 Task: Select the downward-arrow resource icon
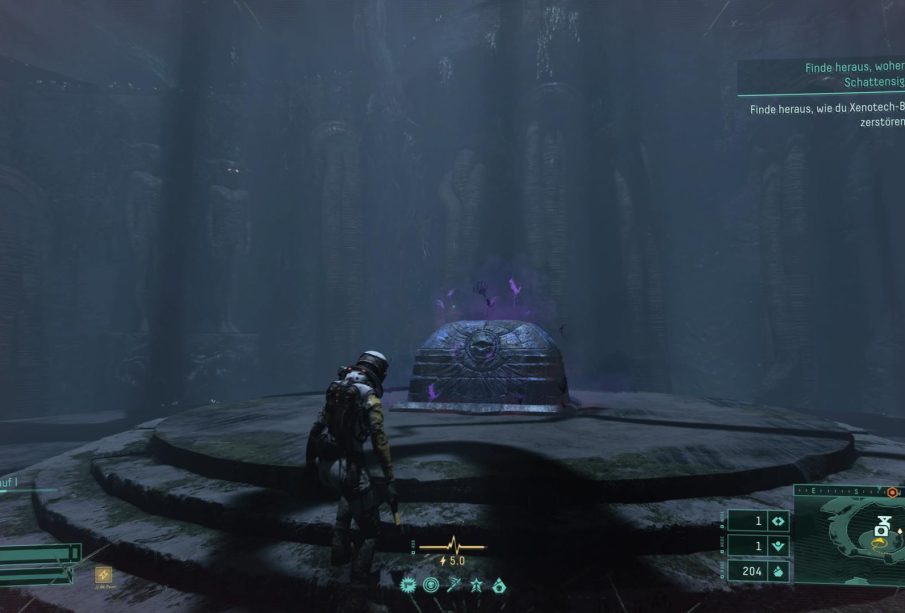coord(778,546)
